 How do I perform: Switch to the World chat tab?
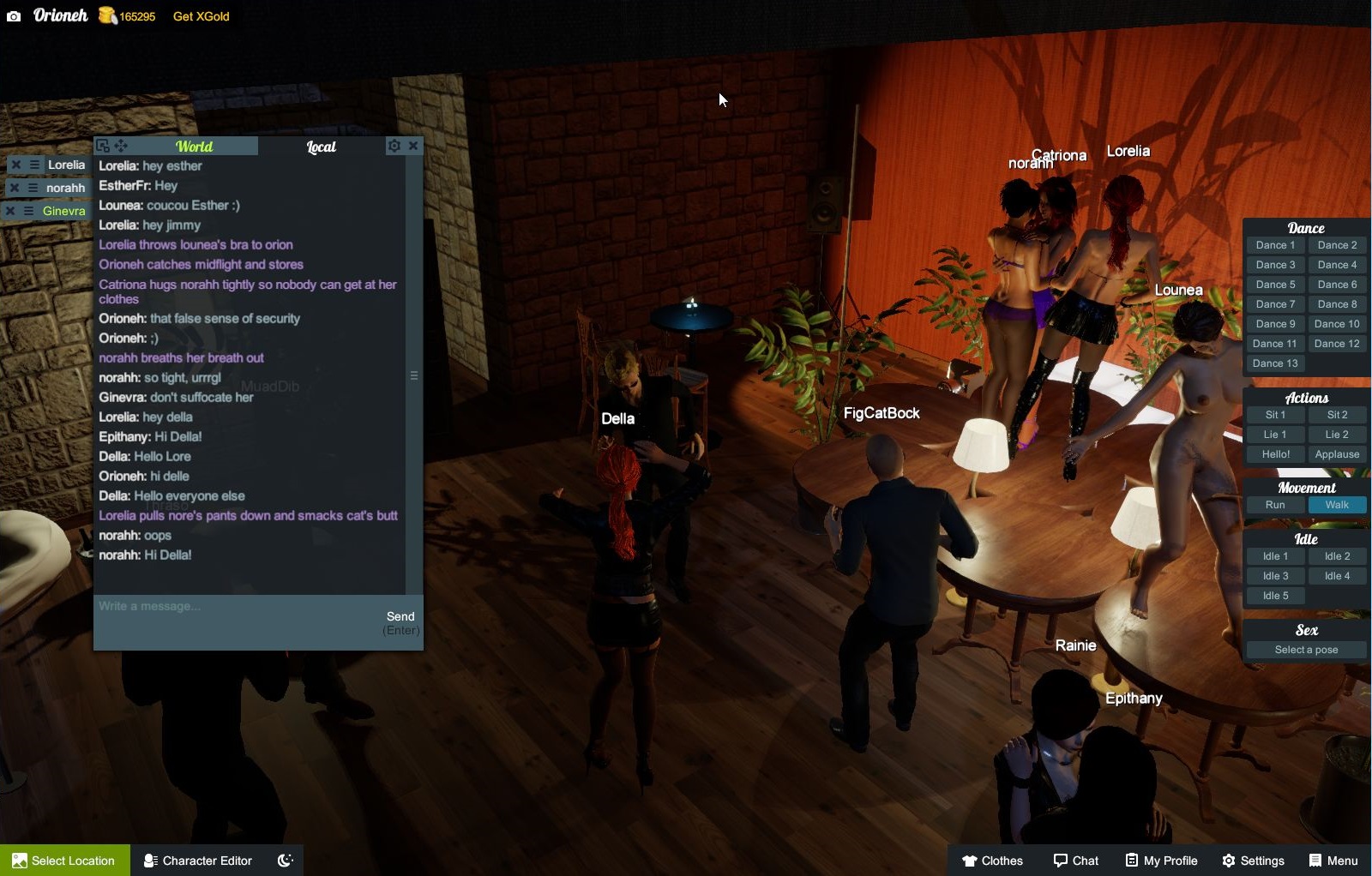point(194,146)
